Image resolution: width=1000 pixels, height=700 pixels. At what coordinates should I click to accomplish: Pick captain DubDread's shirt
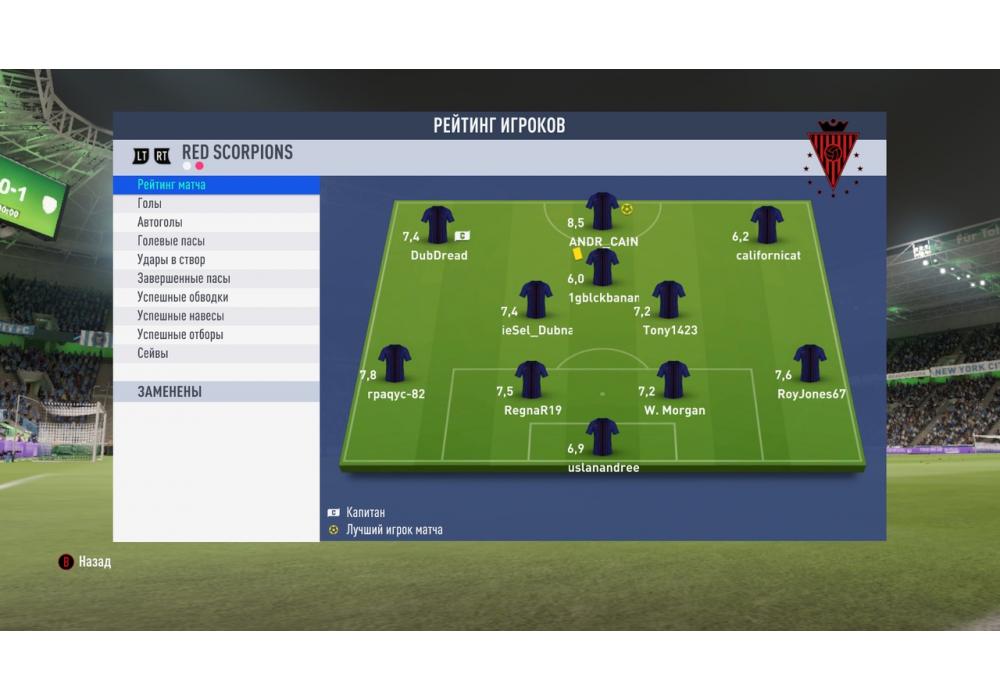[x=438, y=225]
